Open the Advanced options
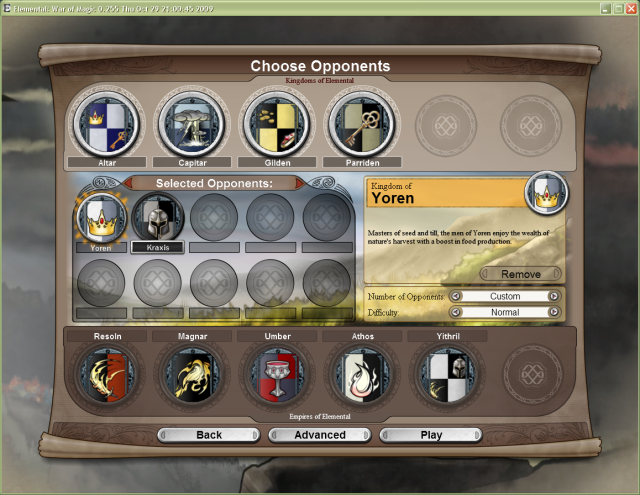 [x=319, y=435]
